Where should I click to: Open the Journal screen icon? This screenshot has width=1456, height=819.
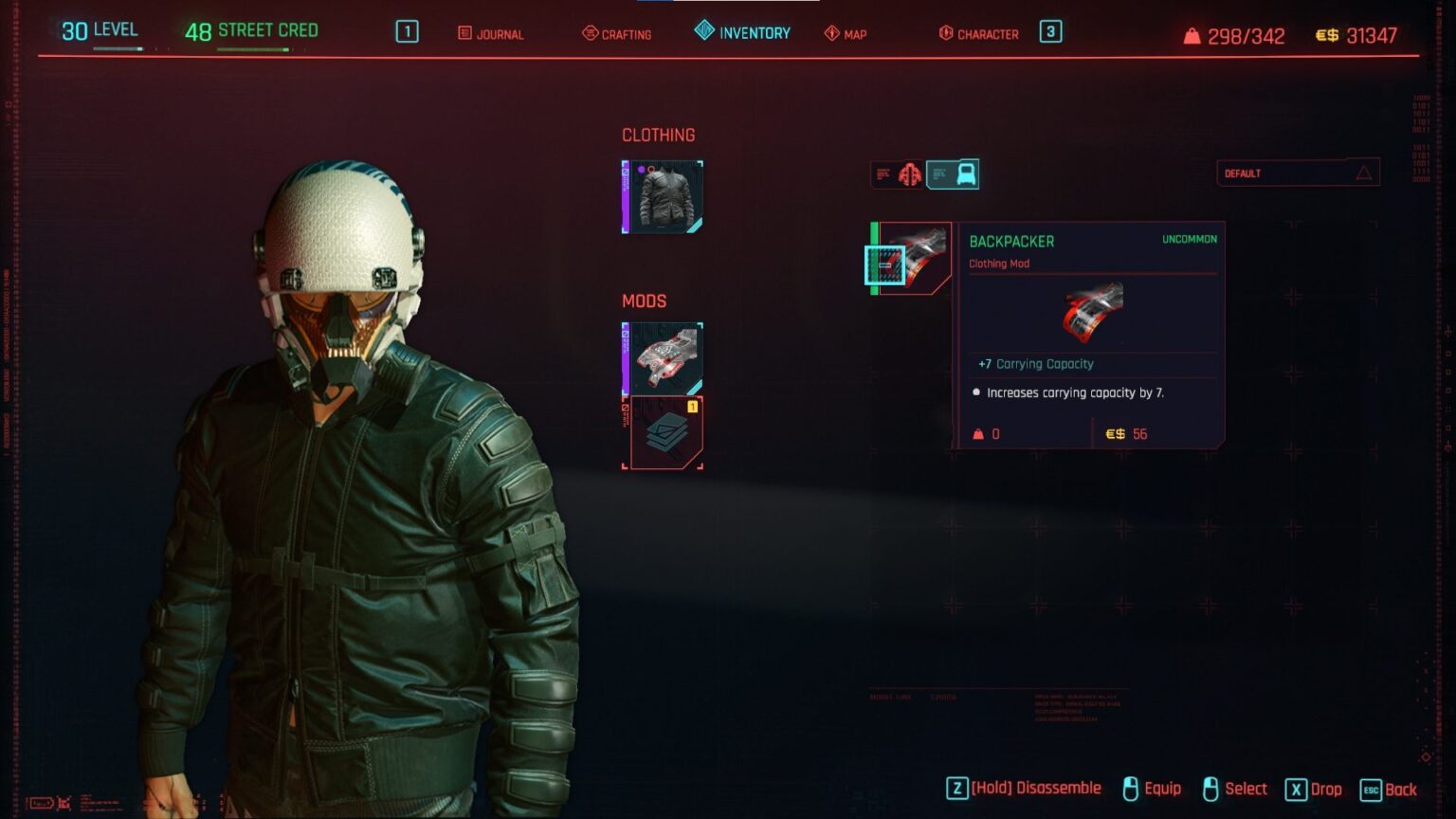(x=464, y=33)
